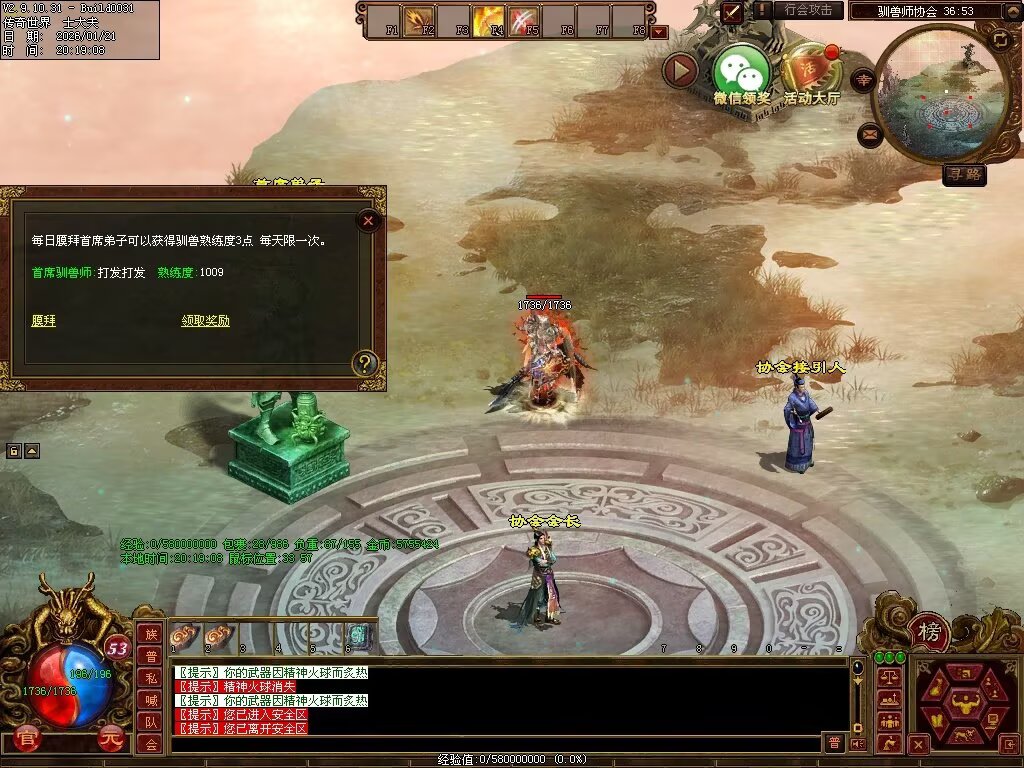The width and height of the screenshot is (1024, 768).
Task: Toggle the speaker sound button
Action: pyautogui.click(x=858, y=744)
